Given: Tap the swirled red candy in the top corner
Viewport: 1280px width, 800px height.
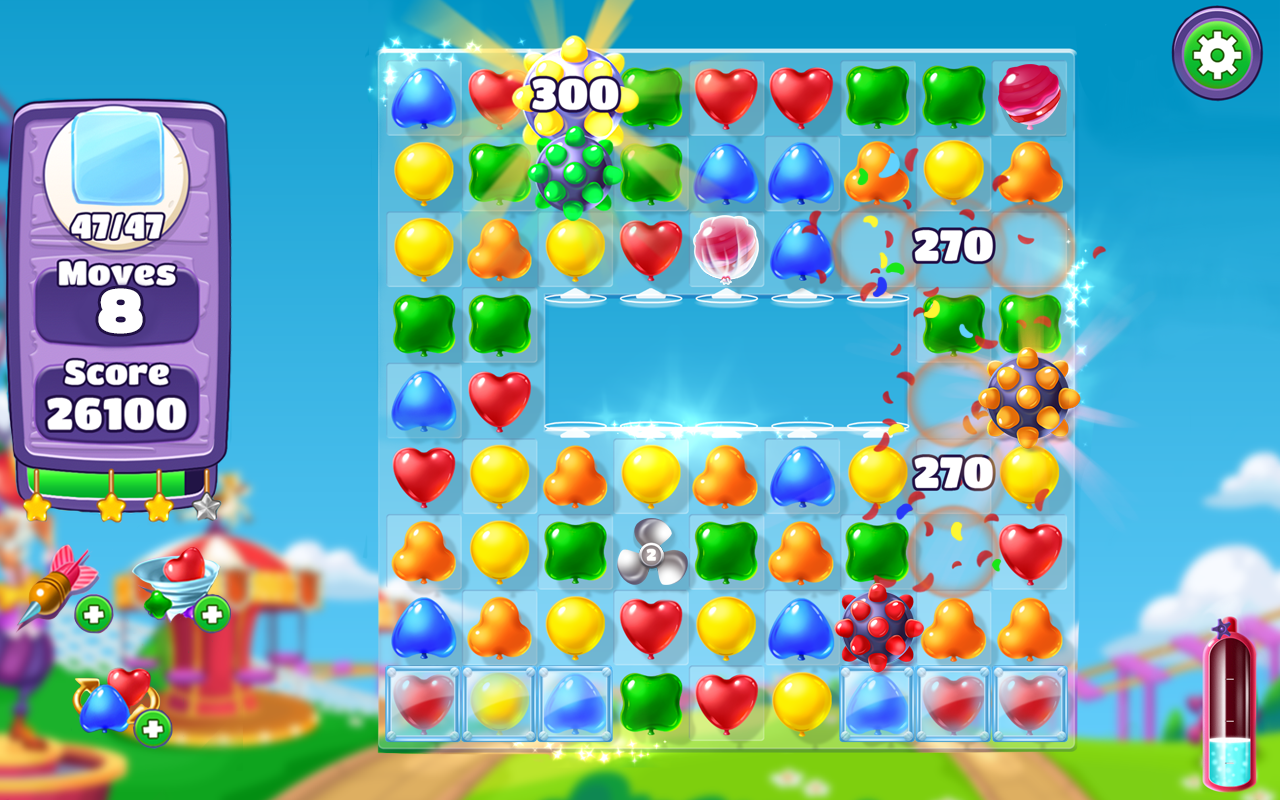Looking at the screenshot, I should click(1028, 97).
